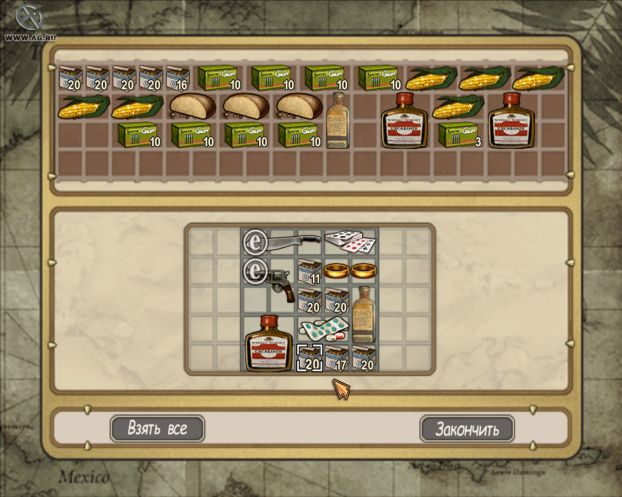Select the bracket-highlighted ammo box of 20
The image size is (622, 497).
309,357
